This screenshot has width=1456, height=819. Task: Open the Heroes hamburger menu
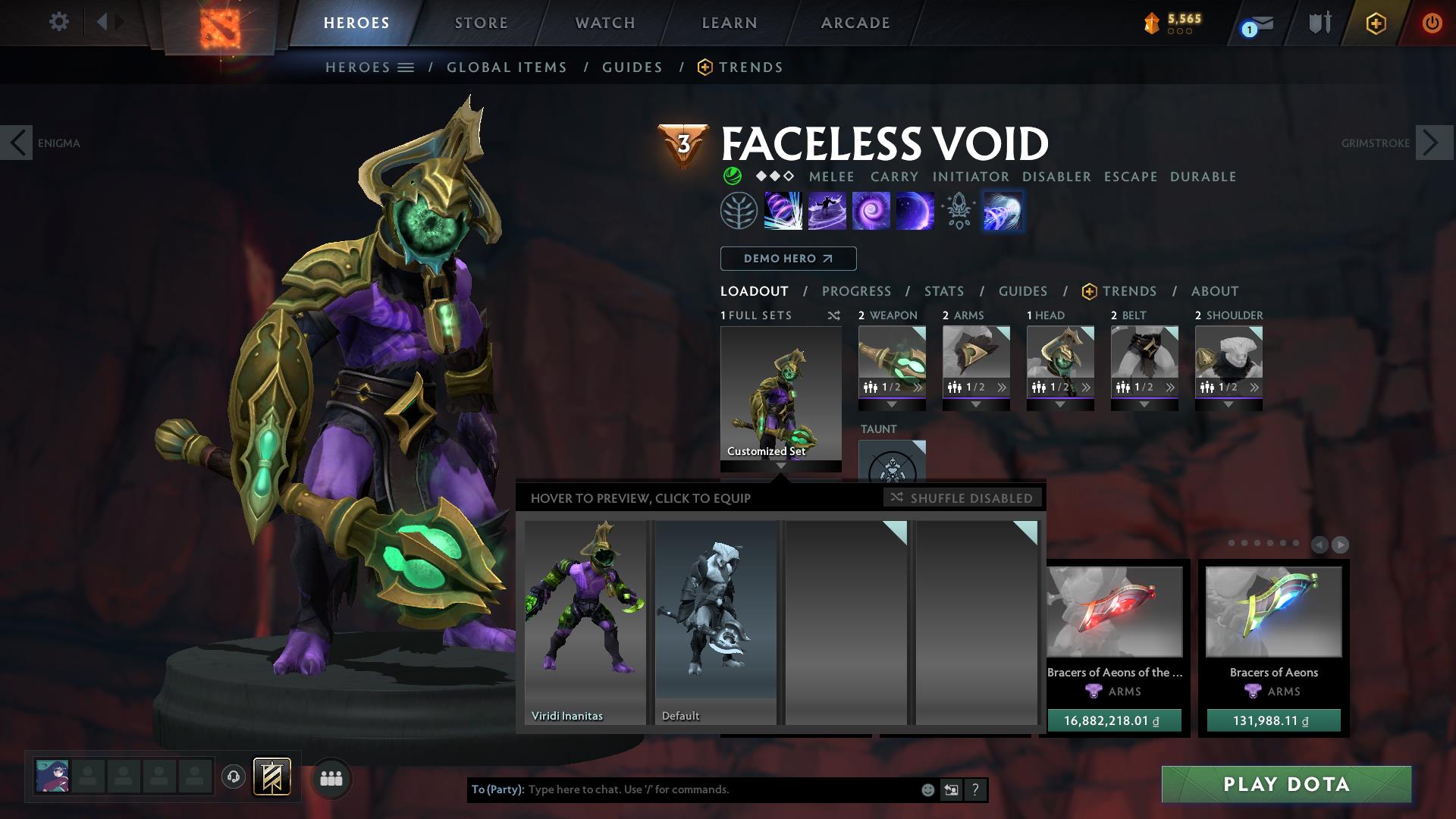(407, 67)
